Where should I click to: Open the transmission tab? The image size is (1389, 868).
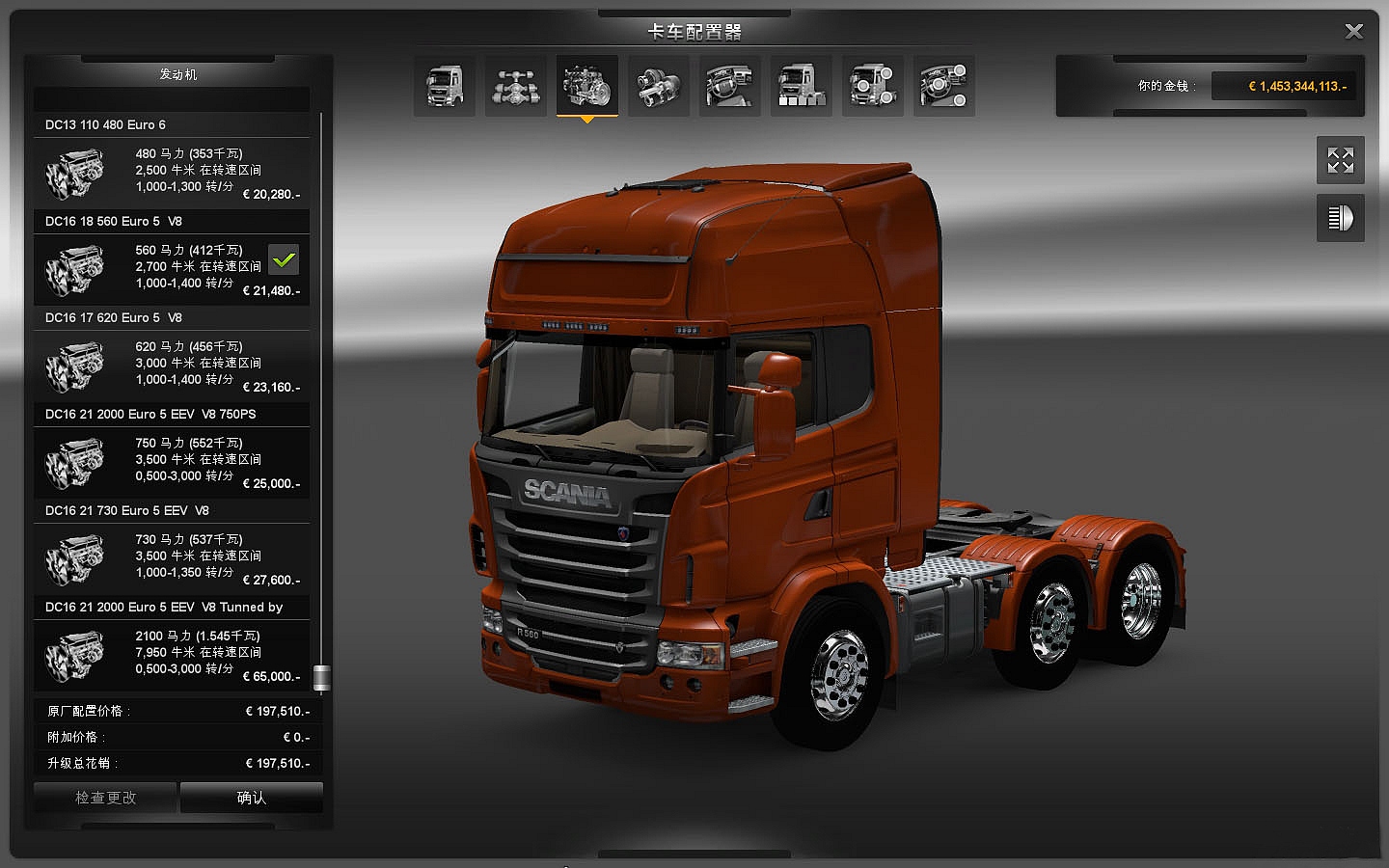(x=659, y=86)
